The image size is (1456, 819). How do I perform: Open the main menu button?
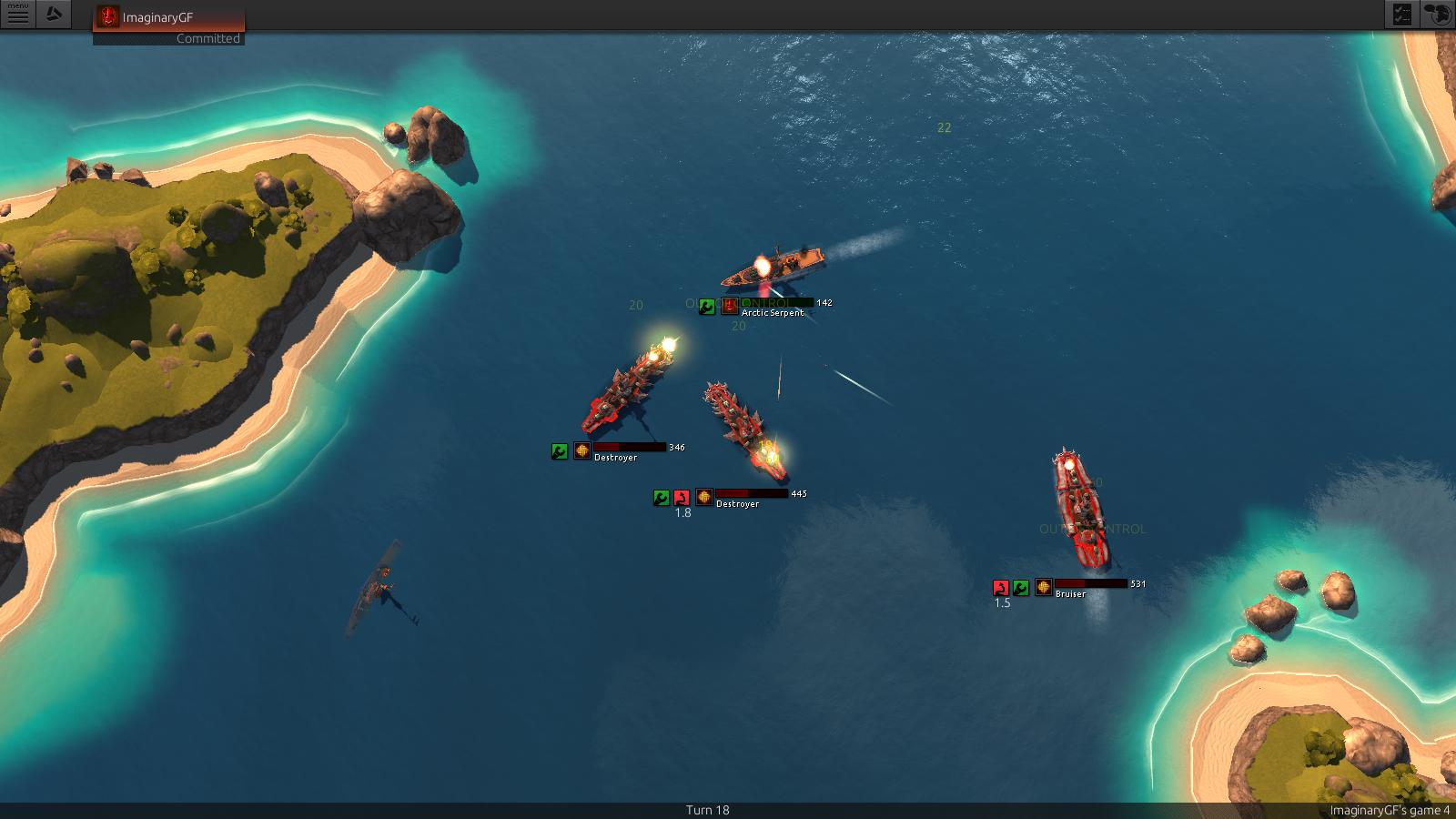pyautogui.click(x=17, y=15)
